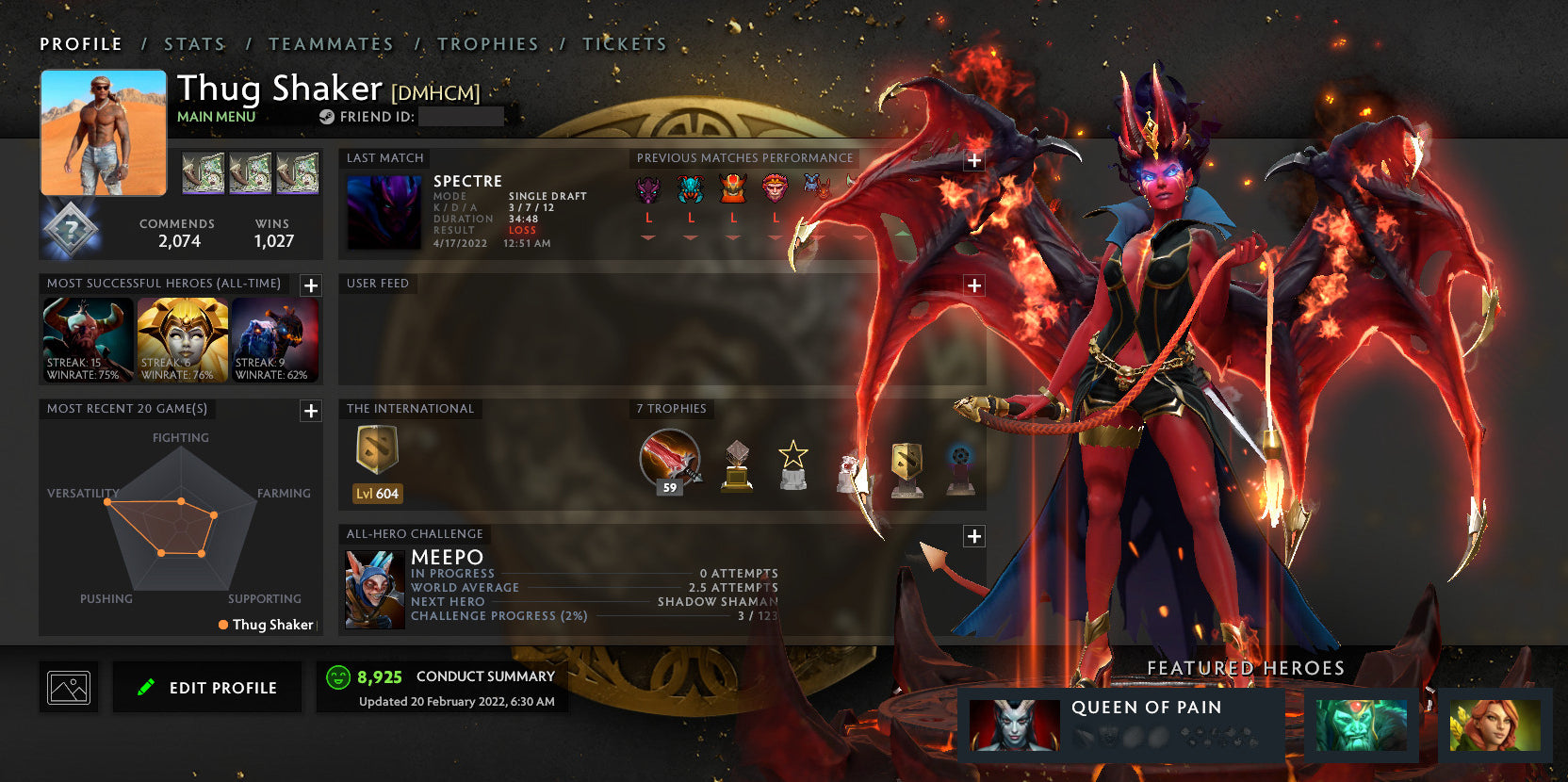Image resolution: width=1568 pixels, height=782 pixels.
Task: Select the Meepo challenge hero portrait
Action: point(374,590)
